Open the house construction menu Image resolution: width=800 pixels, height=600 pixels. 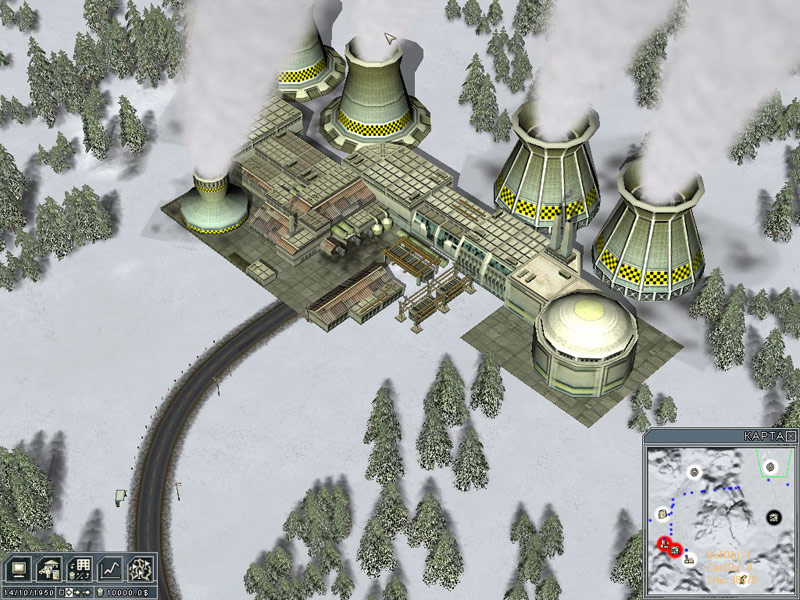(x=48, y=567)
